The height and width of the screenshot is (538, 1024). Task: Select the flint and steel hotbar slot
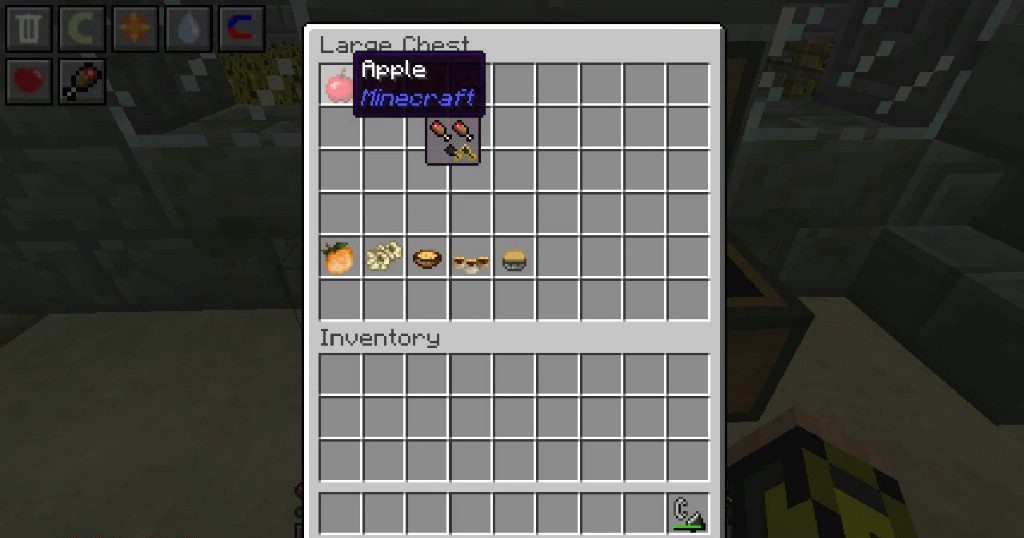pos(688,513)
